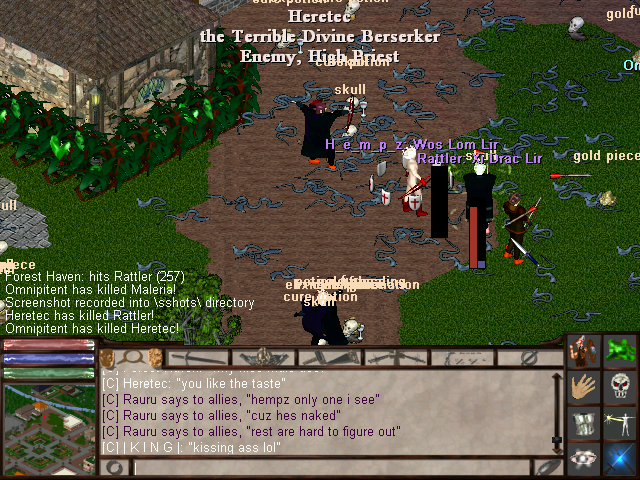640x480 pixels.
Task: Select the skull icon in the panel
Action: point(621,388)
